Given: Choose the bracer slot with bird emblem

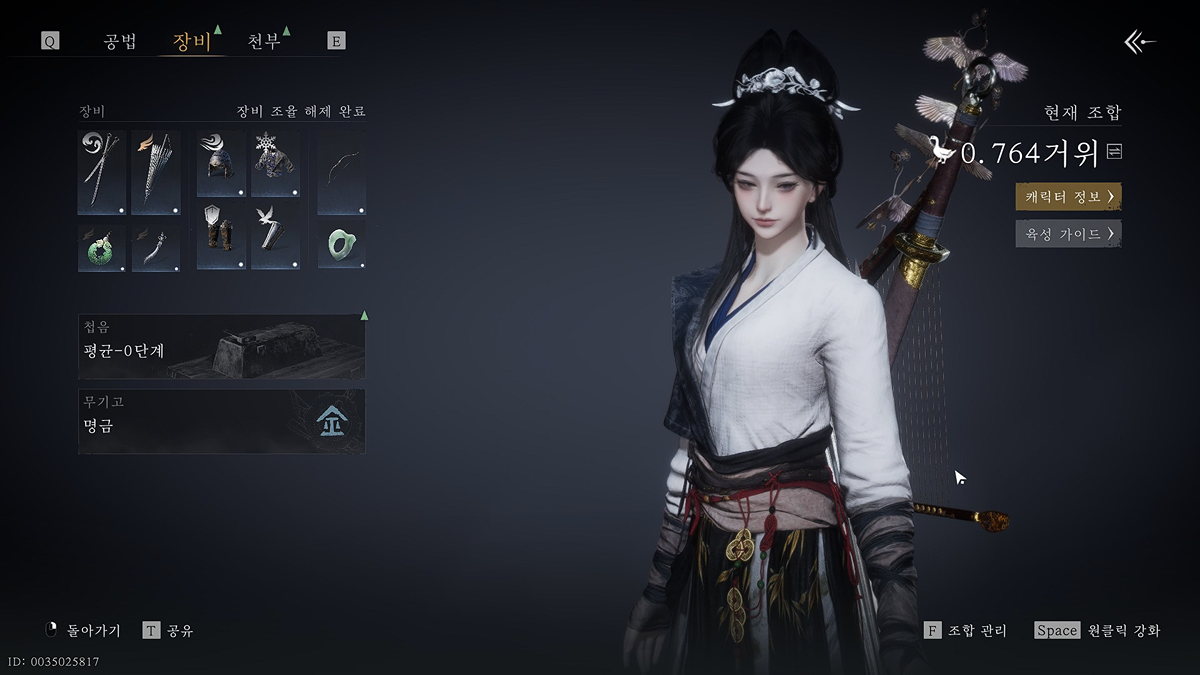Looking at the screenshot, I should point(275,236).
